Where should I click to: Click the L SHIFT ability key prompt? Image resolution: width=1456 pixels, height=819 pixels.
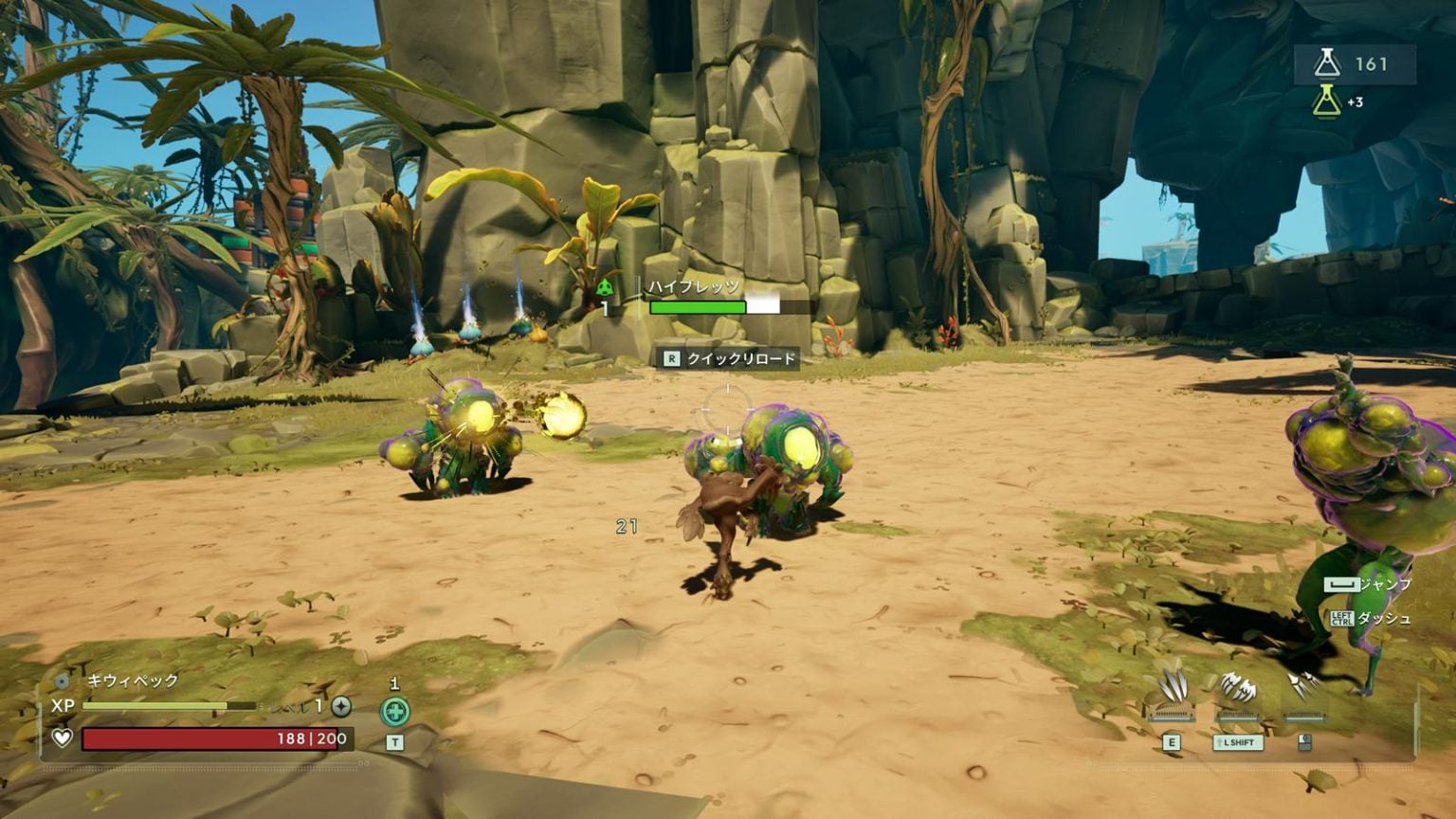tap(1237, 742)
